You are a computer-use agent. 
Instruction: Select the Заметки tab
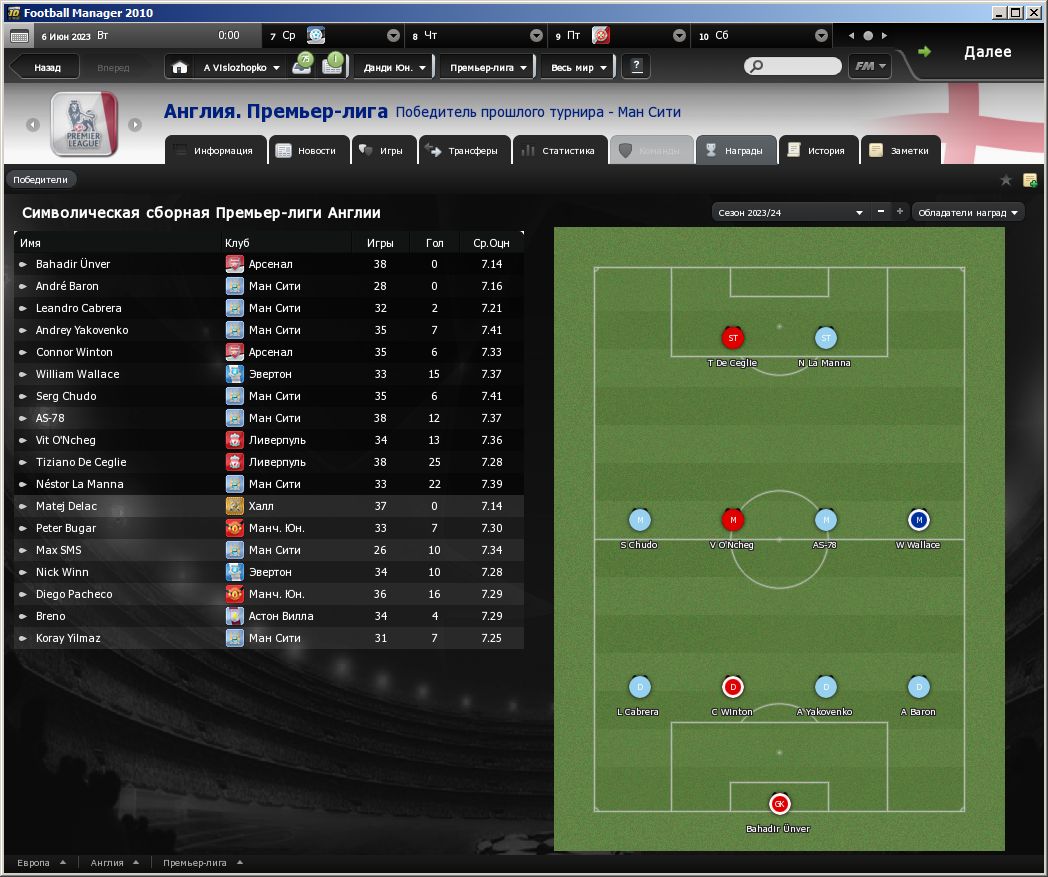900,151
